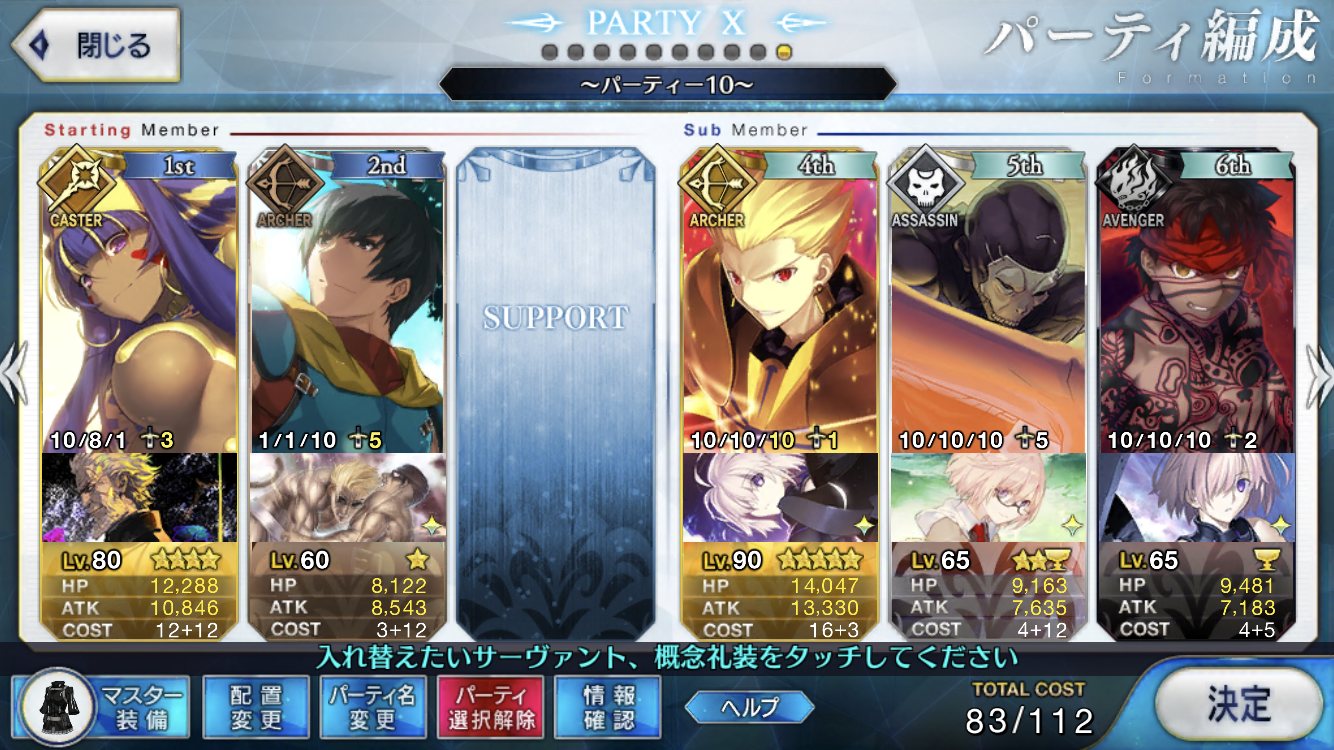This screenshot has width=1334, height=750.
Task: Select the 2nd Archer servant portrait
Action: click(347, 300)
